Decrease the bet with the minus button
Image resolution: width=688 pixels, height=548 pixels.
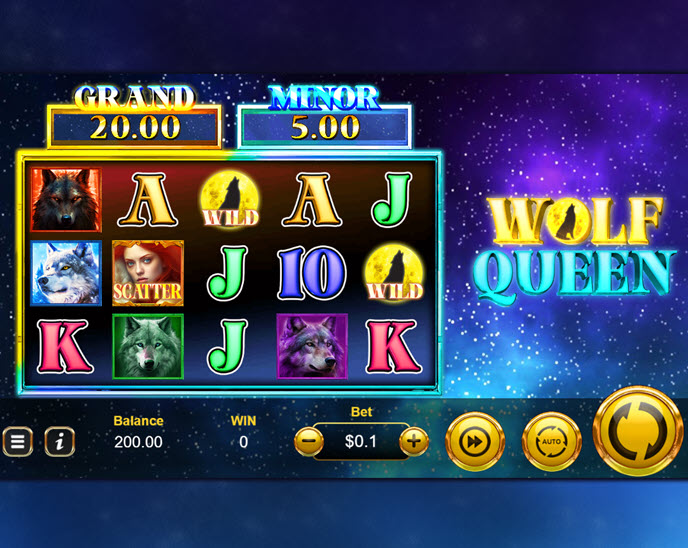310,440
